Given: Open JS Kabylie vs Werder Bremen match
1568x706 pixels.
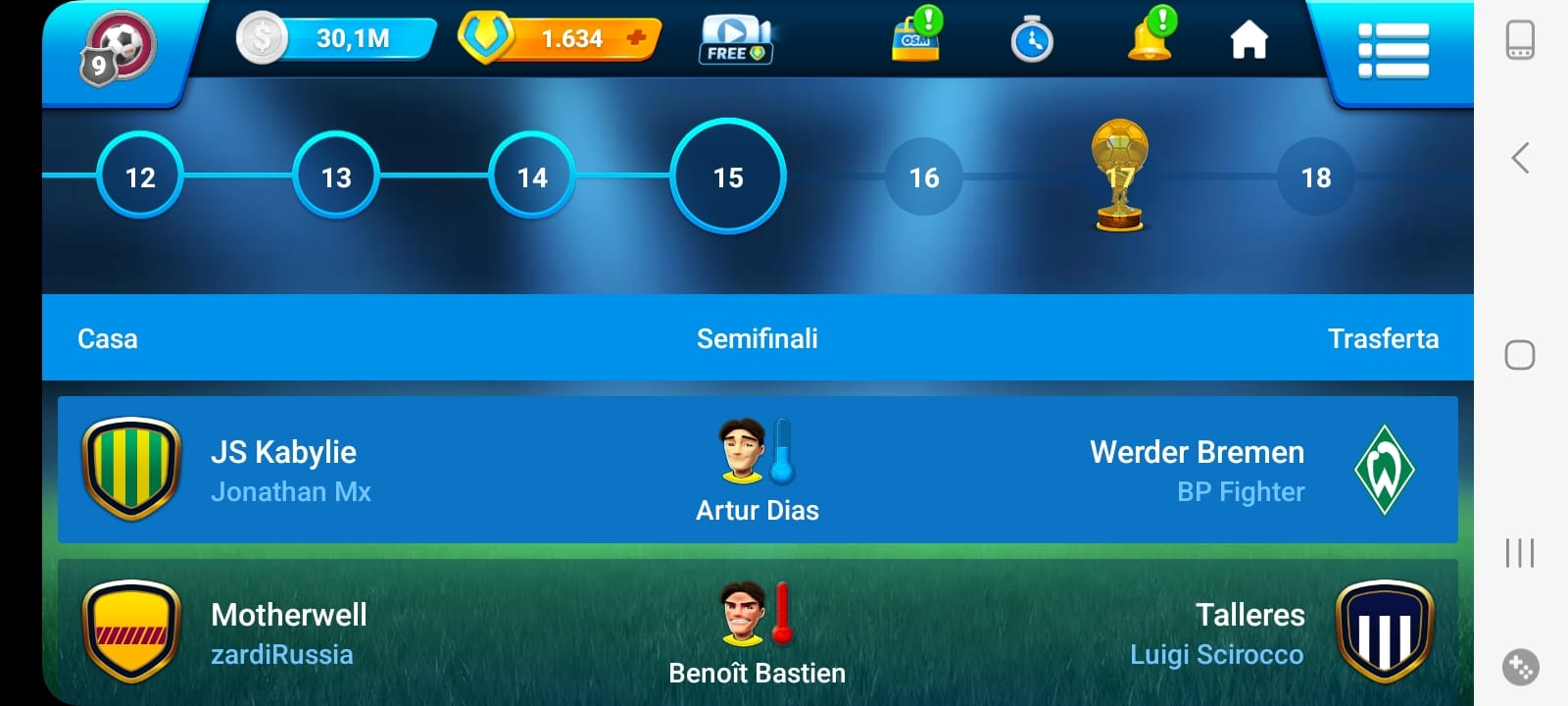Looking at the screenshot, I should point(758,470).
